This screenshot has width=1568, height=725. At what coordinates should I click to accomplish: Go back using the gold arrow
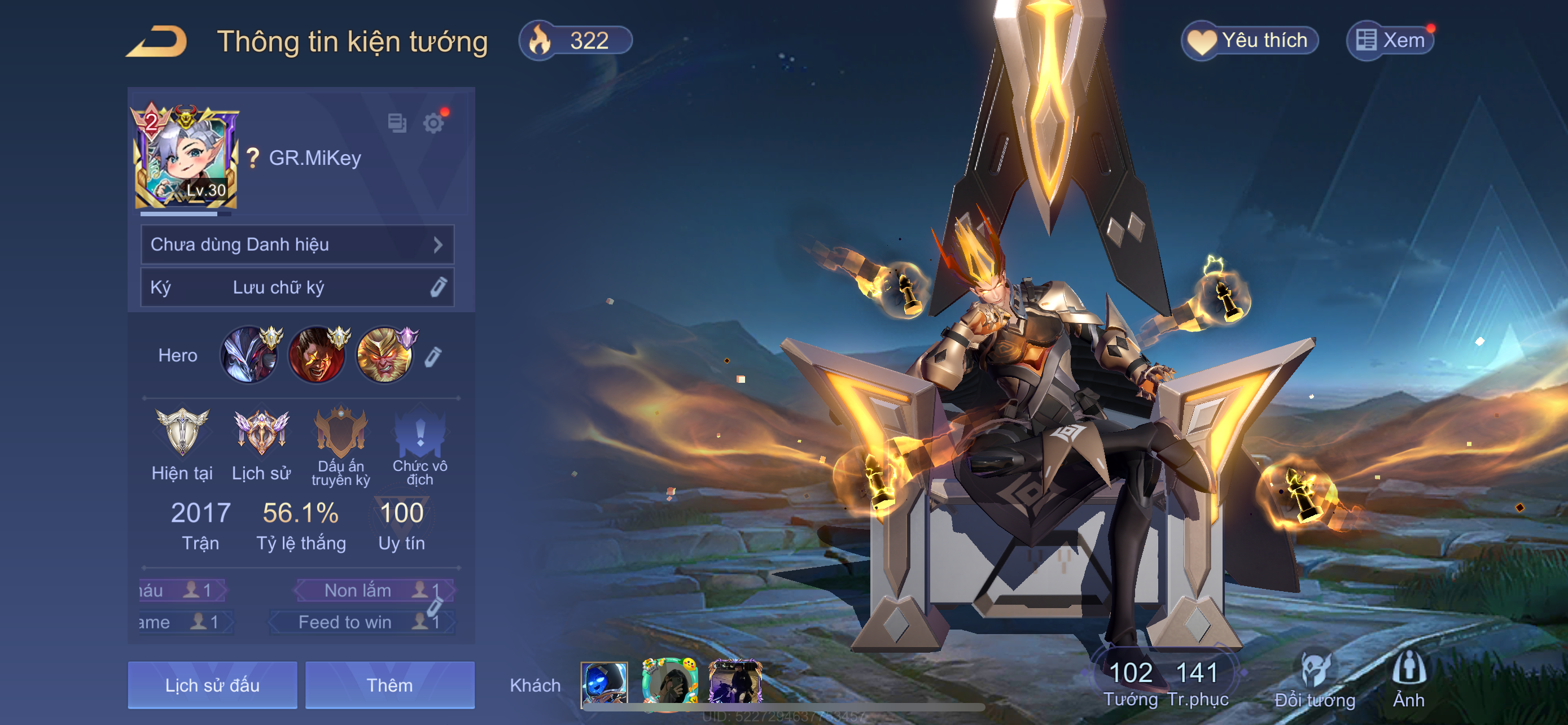pos(156,41)
